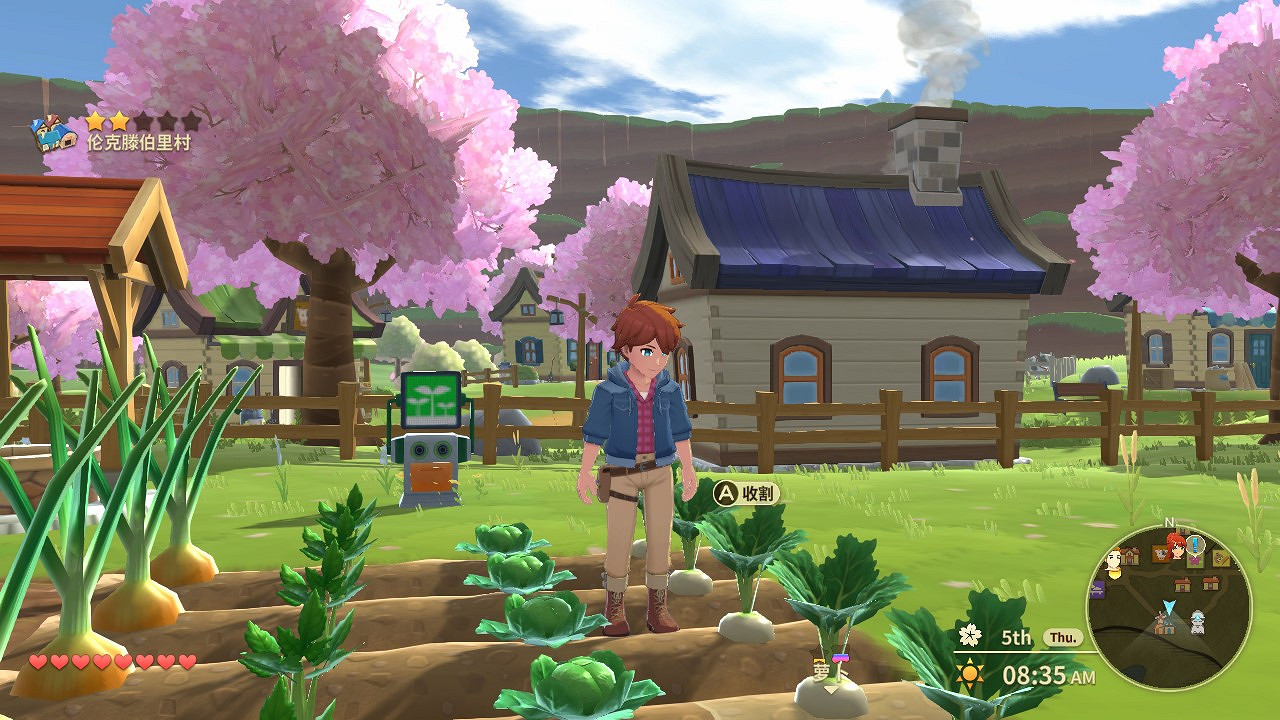Select the cow icon on the minimap

pos(1158,552)
